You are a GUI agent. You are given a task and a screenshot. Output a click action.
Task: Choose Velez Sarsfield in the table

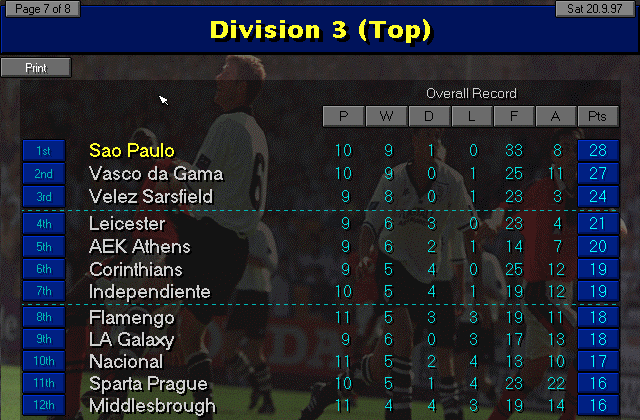(151, 197)
